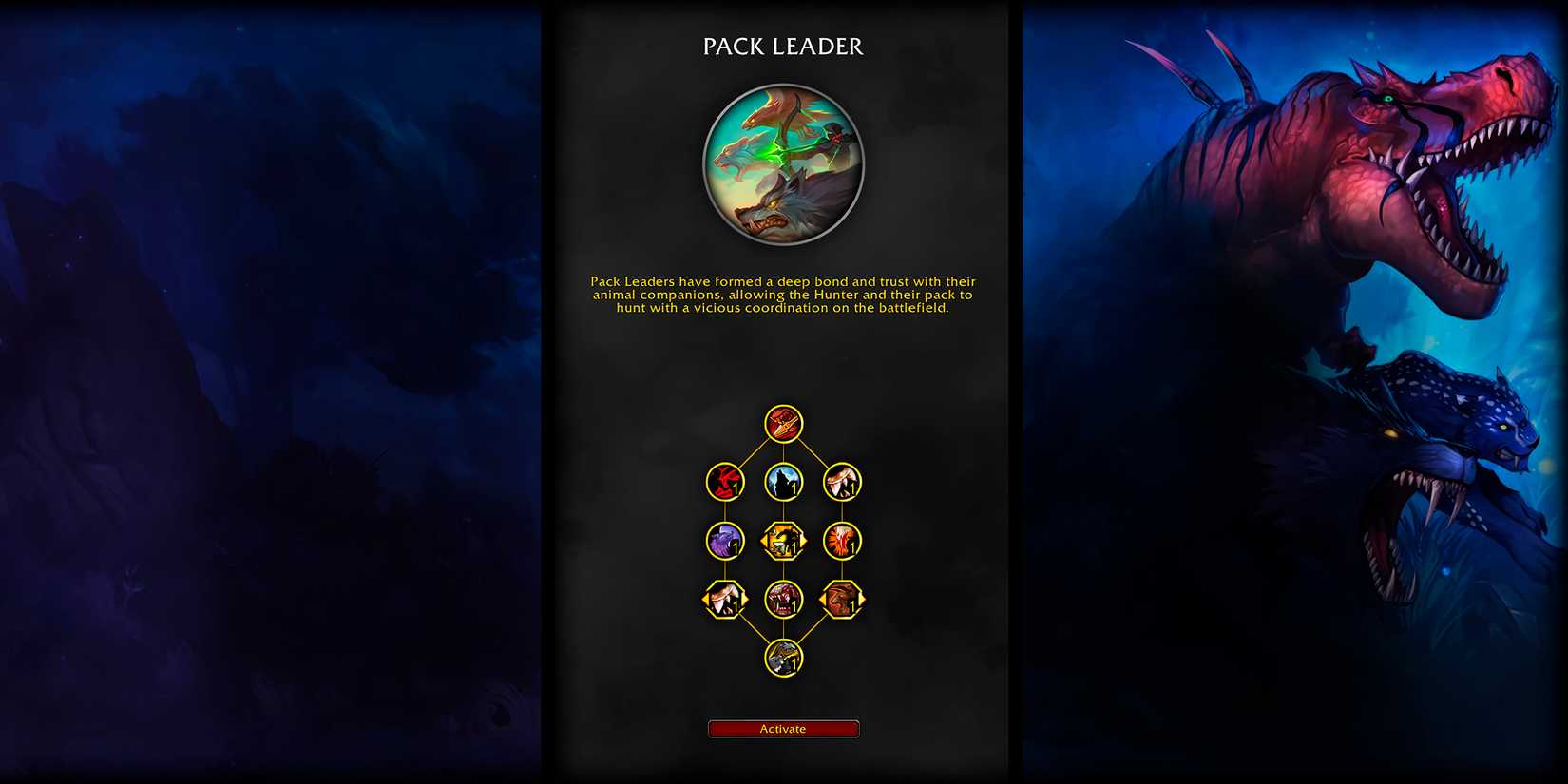Viewport: 1568px width, 784px height.
Task: Click the capstone talent at the tree bottom
Action: pyautogui.click(x=784, y=656)
